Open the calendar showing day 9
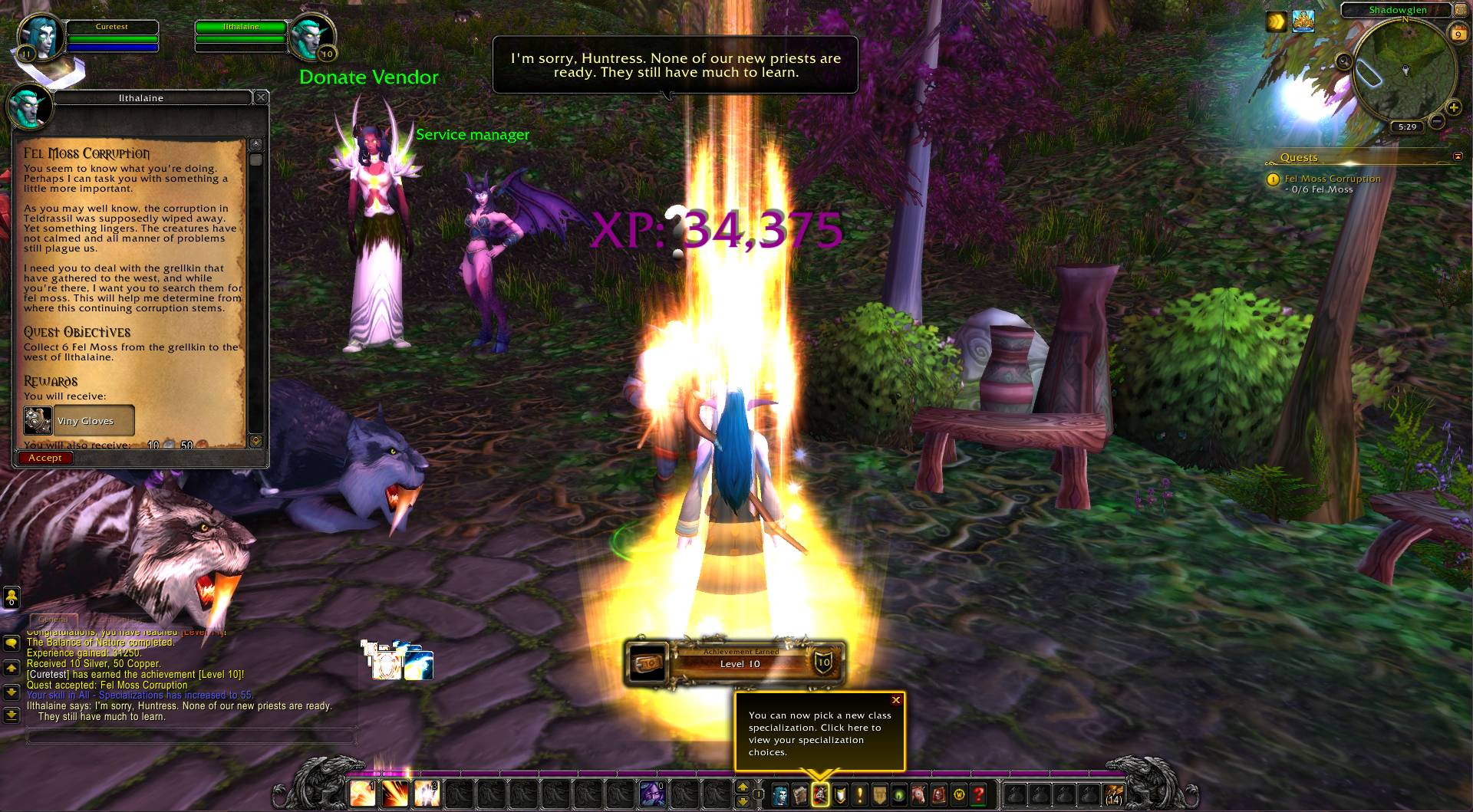The height and width of the screenshot is (812, 1473). click(x=1458, y=34)
